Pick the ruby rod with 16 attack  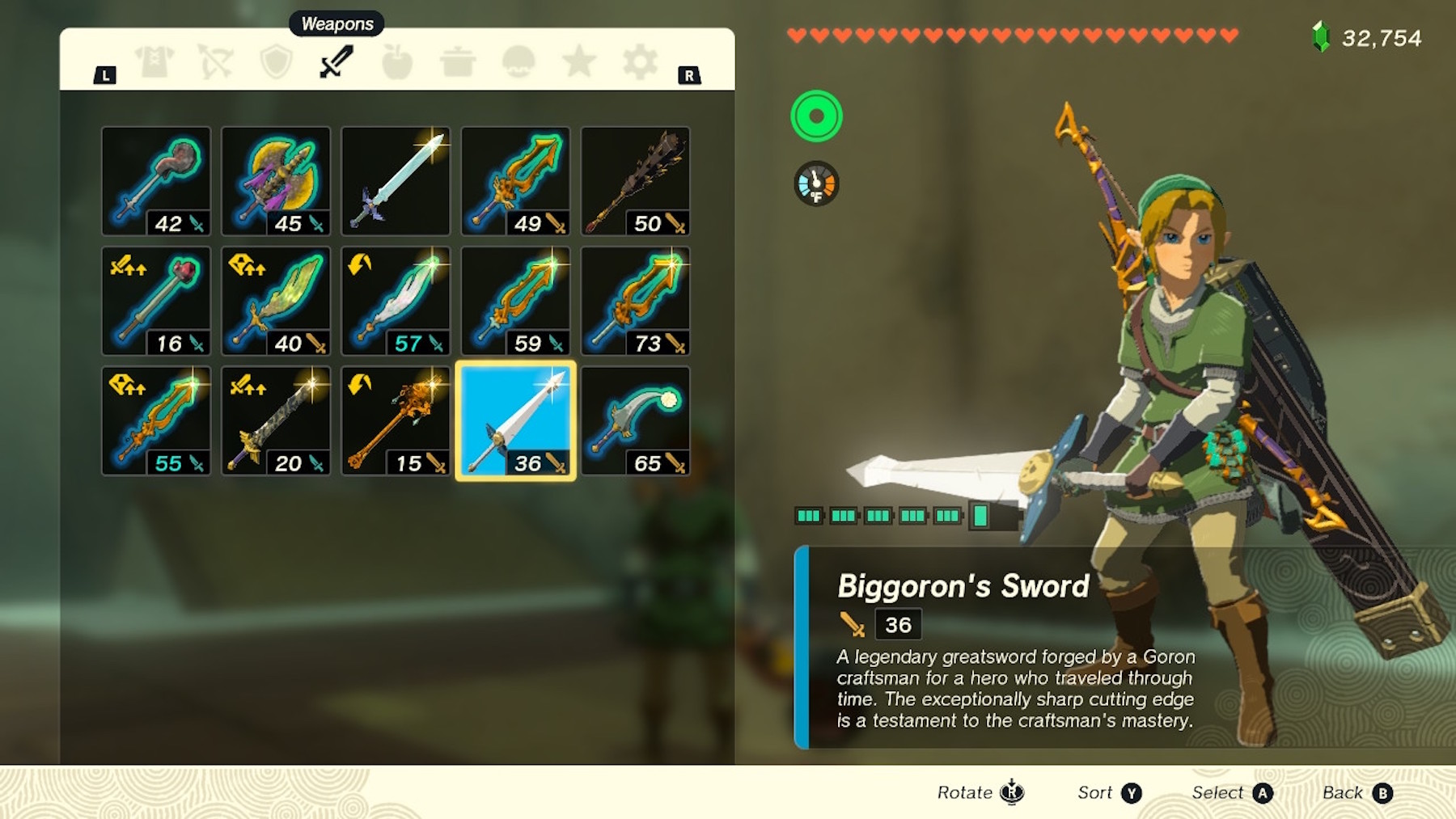pos(156,301)
